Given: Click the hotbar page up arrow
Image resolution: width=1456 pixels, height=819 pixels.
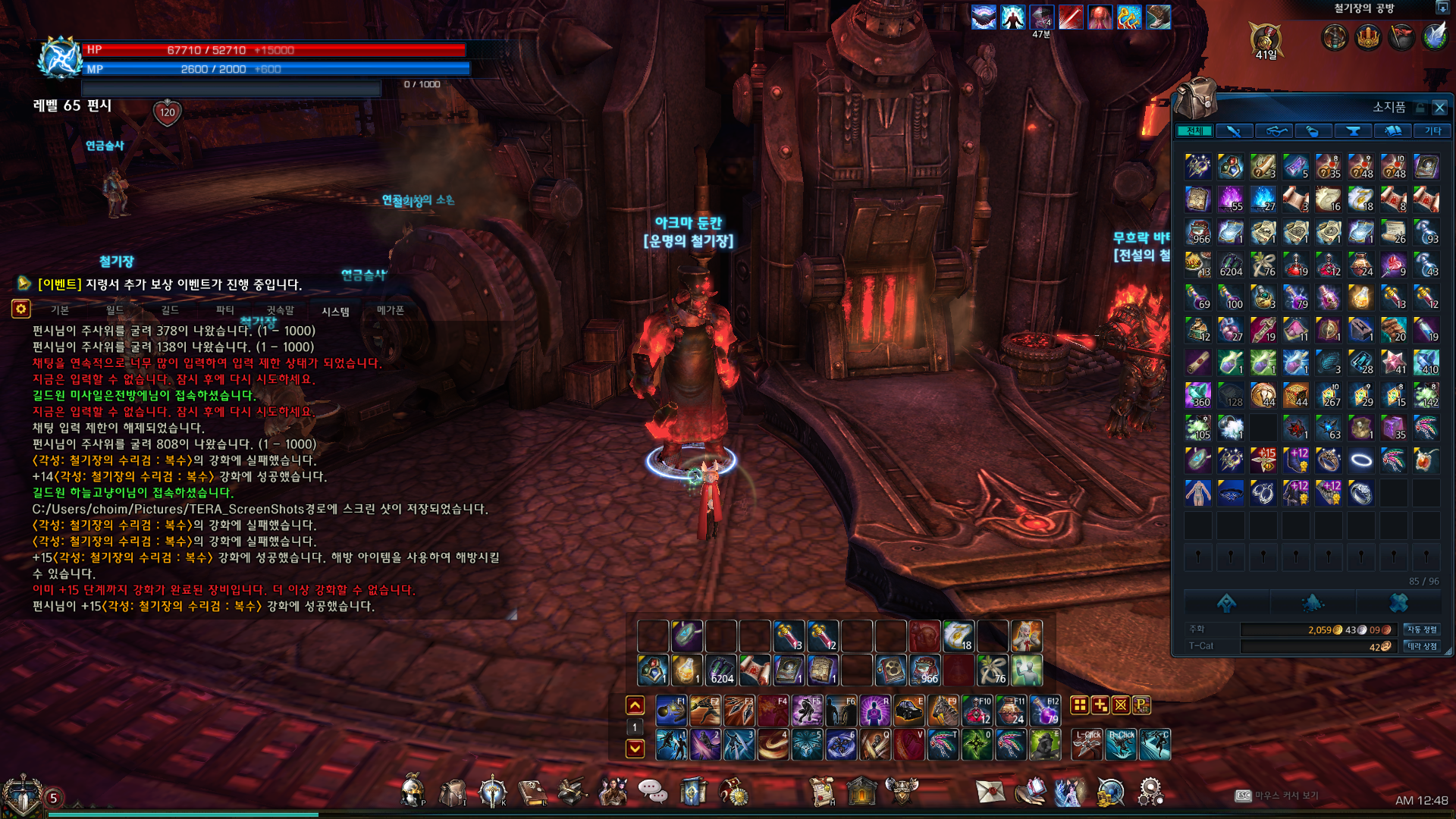Looking at the screenshot, I should click(x=635, y=705).
